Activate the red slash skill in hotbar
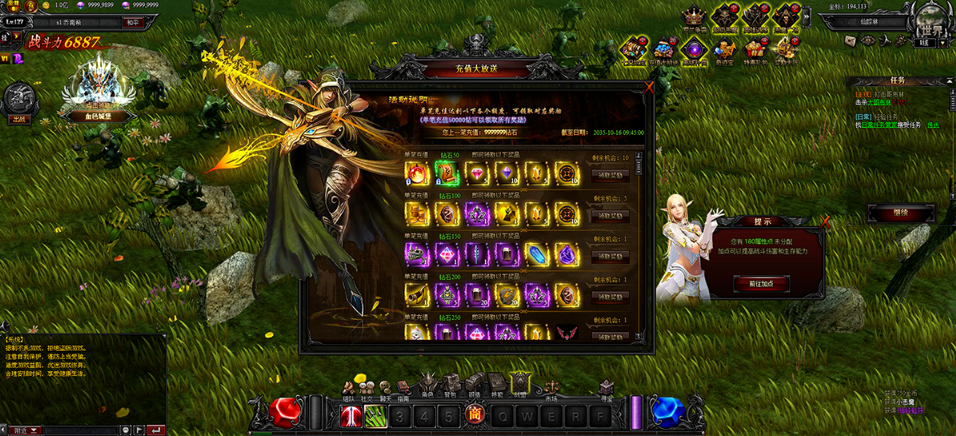The height and width of the screenshot is (436, 956). tap(353, 414)
